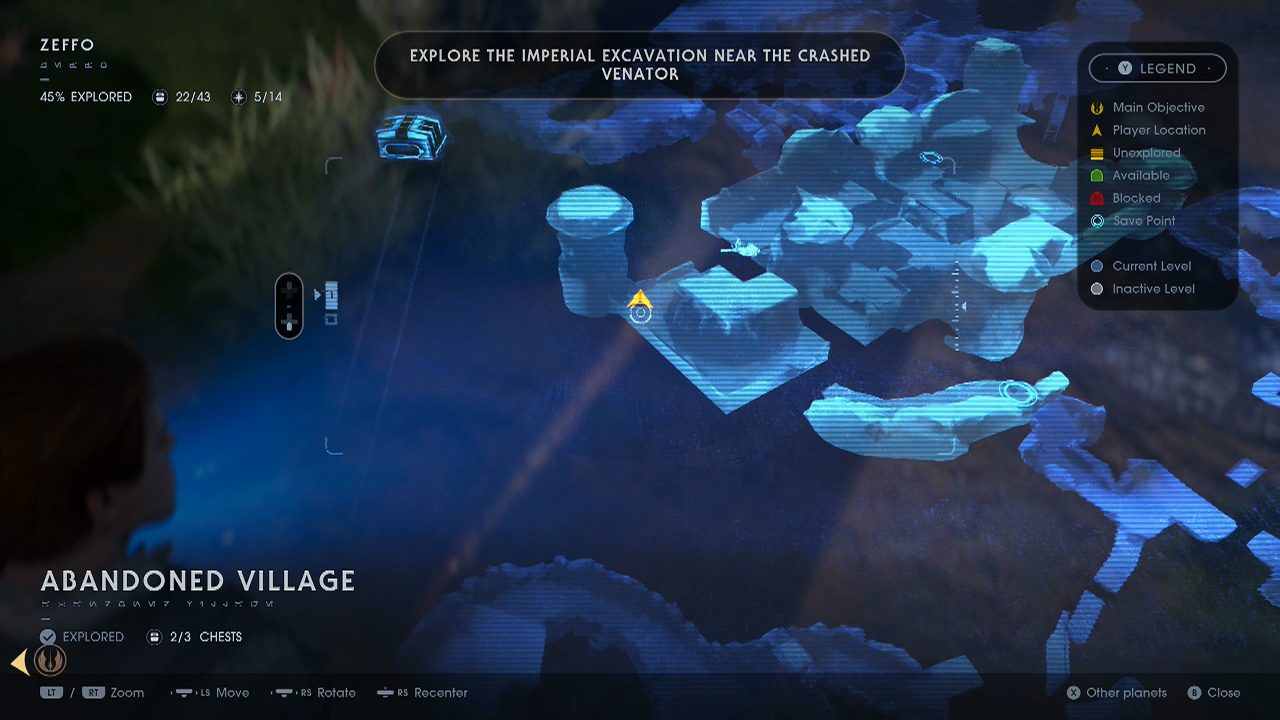This screenshot has height=720, width=1280.
Task: Choose the Blocked legend entry
Action: coord(1136,198)
